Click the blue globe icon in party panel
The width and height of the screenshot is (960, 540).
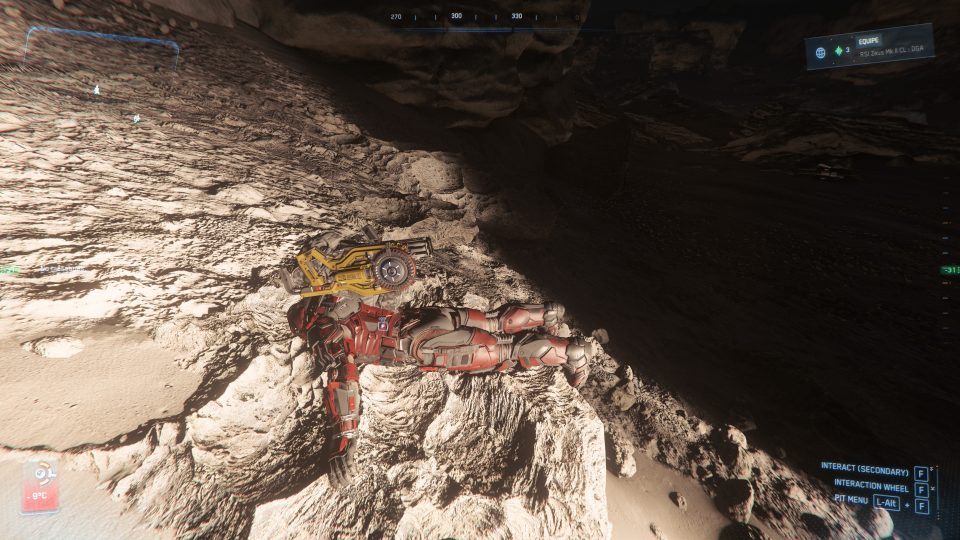(820, 53)
